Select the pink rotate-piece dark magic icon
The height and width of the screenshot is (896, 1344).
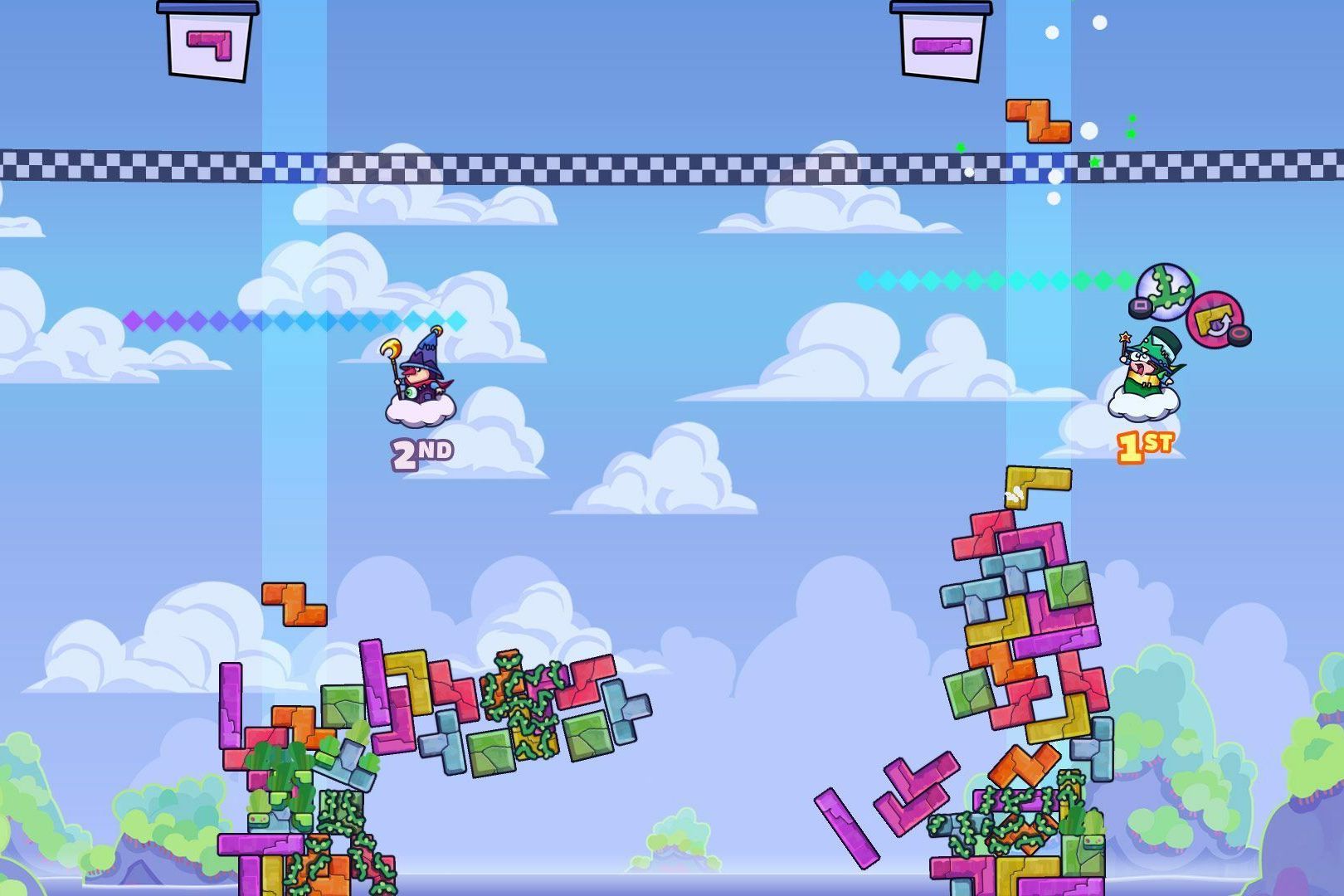click(1215, 319)
